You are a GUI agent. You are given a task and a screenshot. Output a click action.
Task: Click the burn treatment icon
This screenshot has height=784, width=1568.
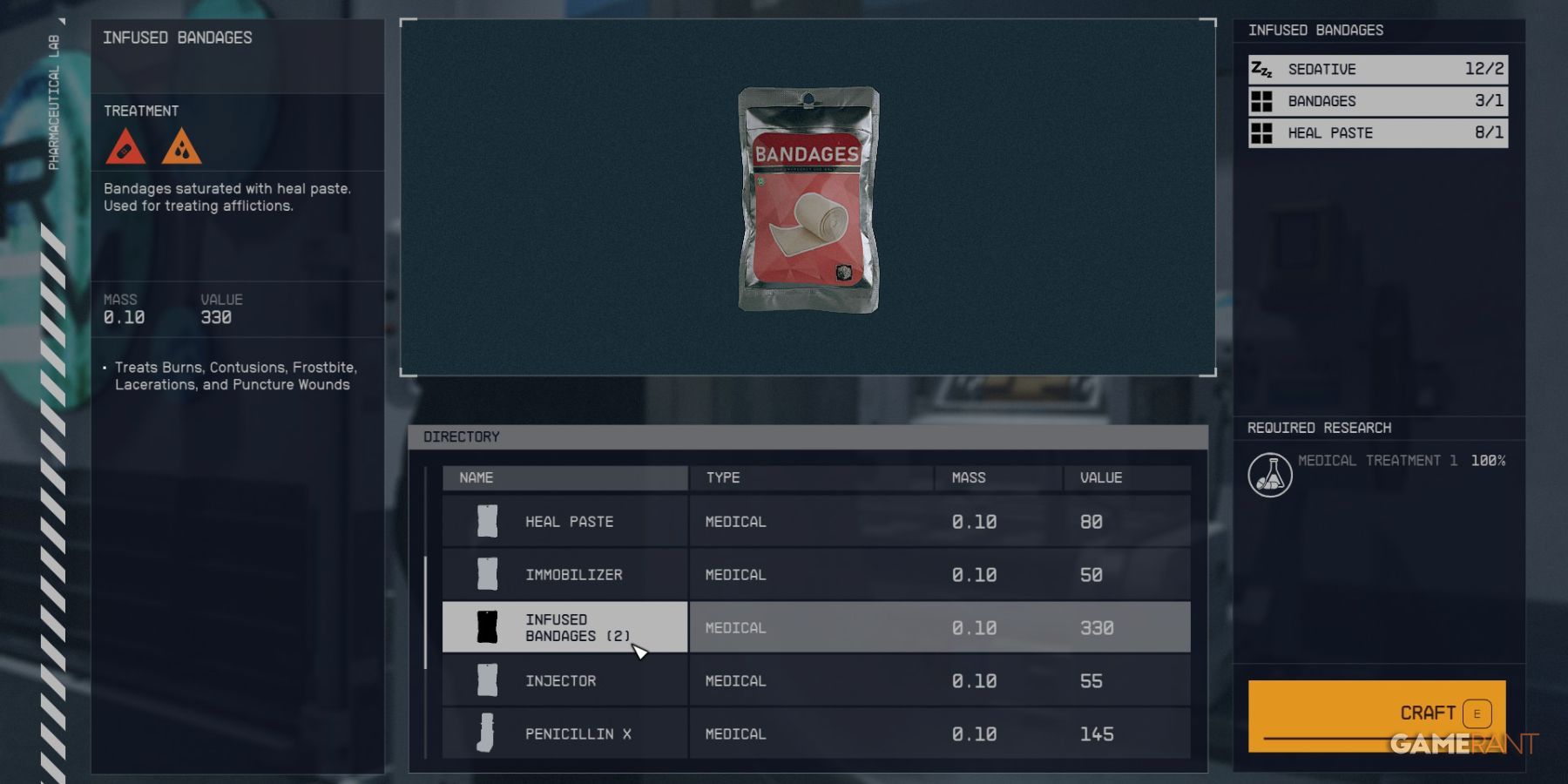click(x=182, y=148)
